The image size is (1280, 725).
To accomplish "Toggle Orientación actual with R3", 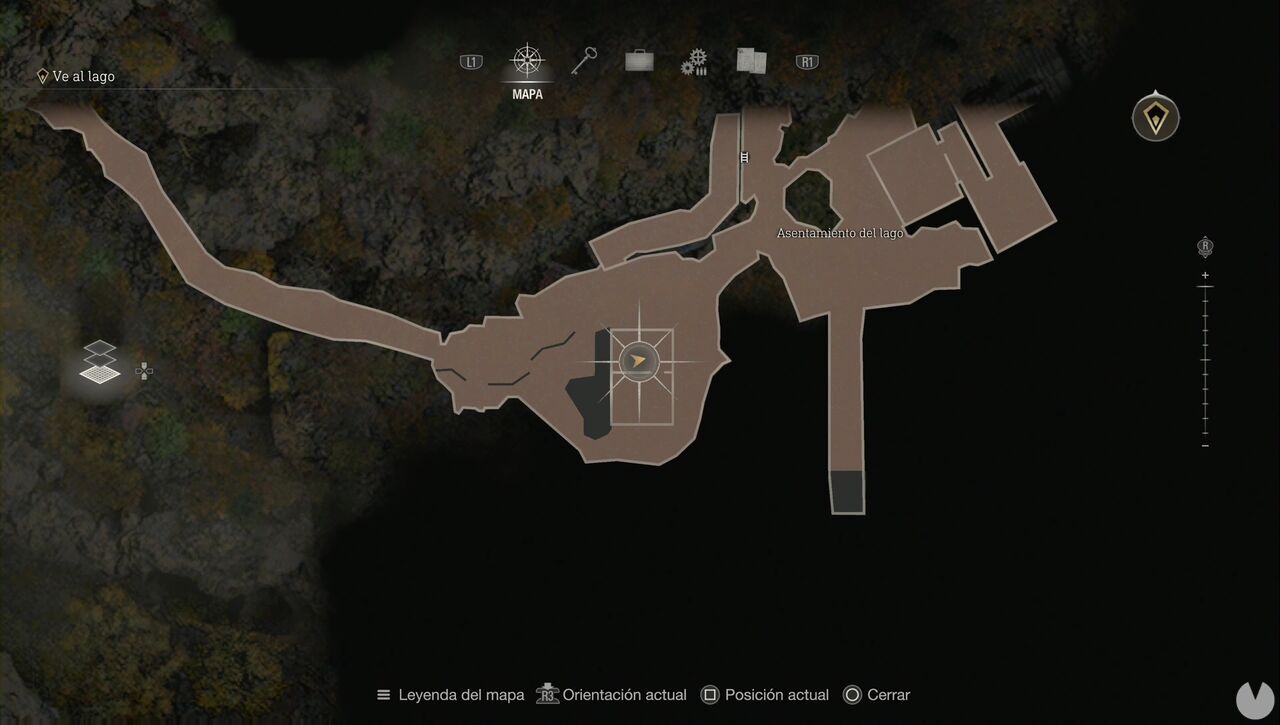I will tap(611, 694).
